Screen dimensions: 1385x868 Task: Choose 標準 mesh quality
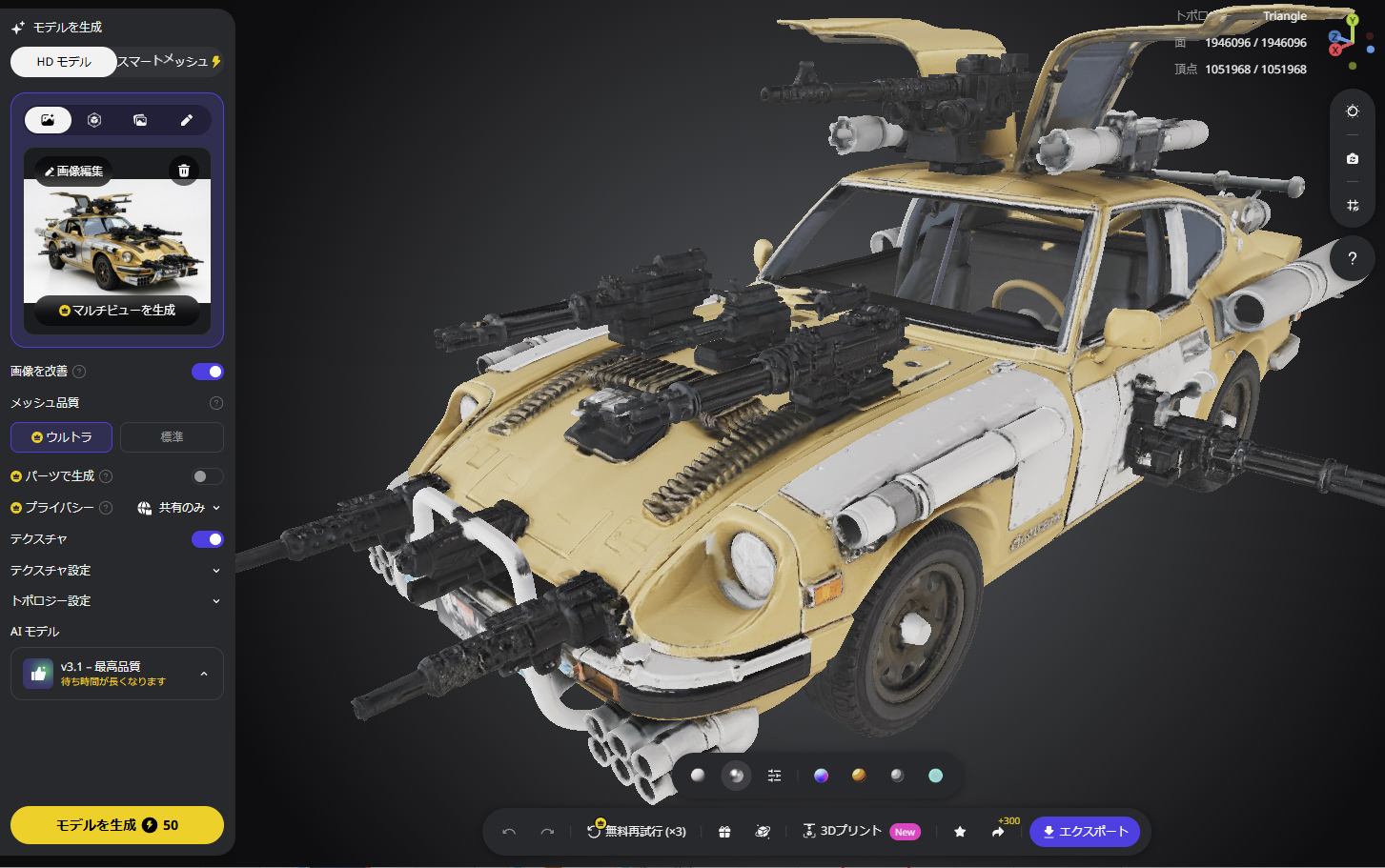(x=172, y=437)
